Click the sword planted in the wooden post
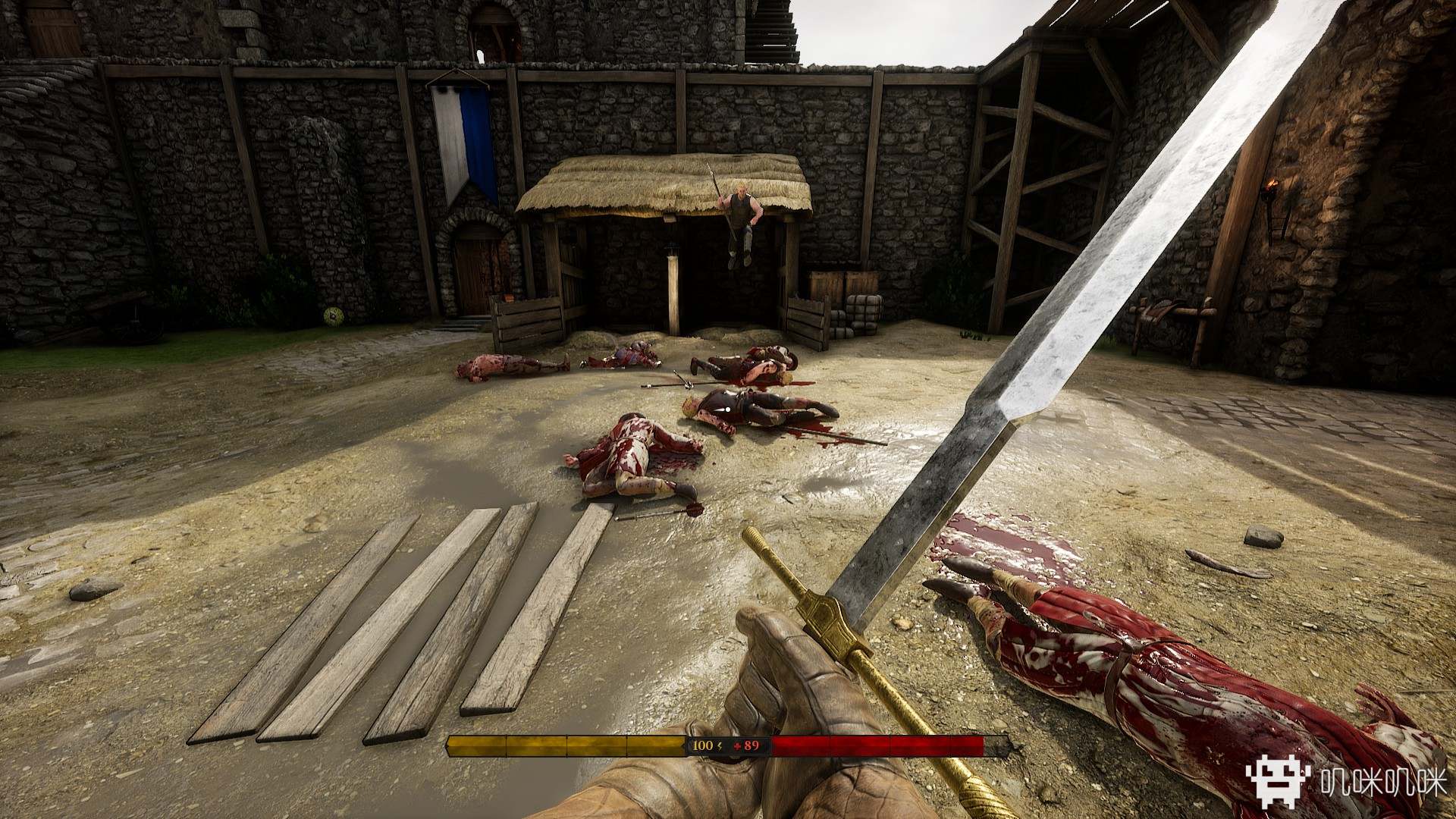Viewport: 1456px width, 819px height. (x=671, y=250)
